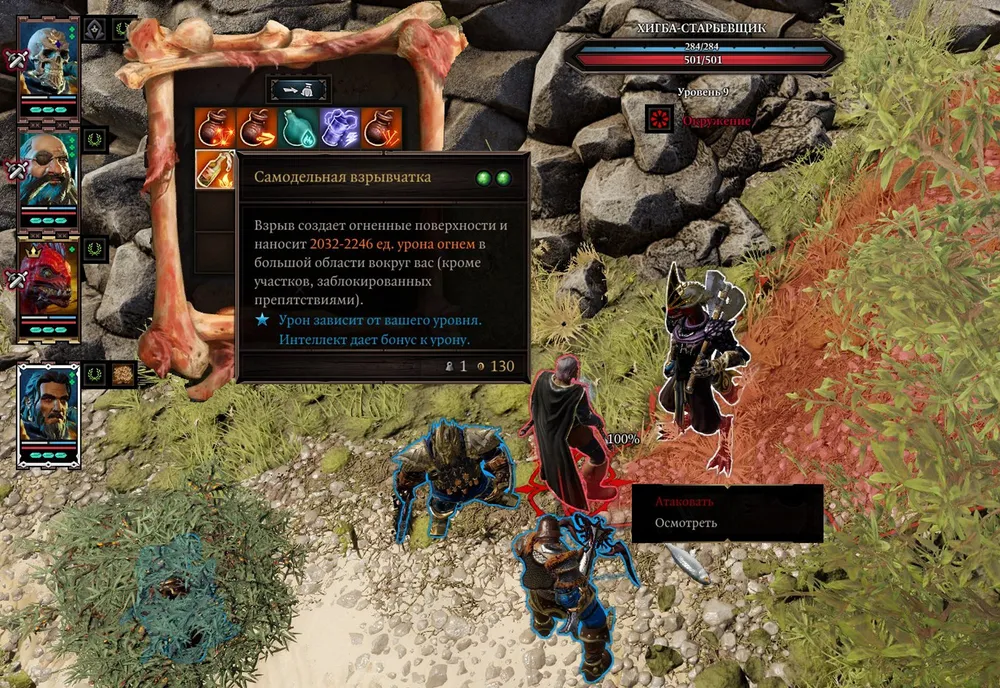The width and height of the screenshot is (1000, 688).
Task: Take the teal flask with water drop
Action: point(298,128)
